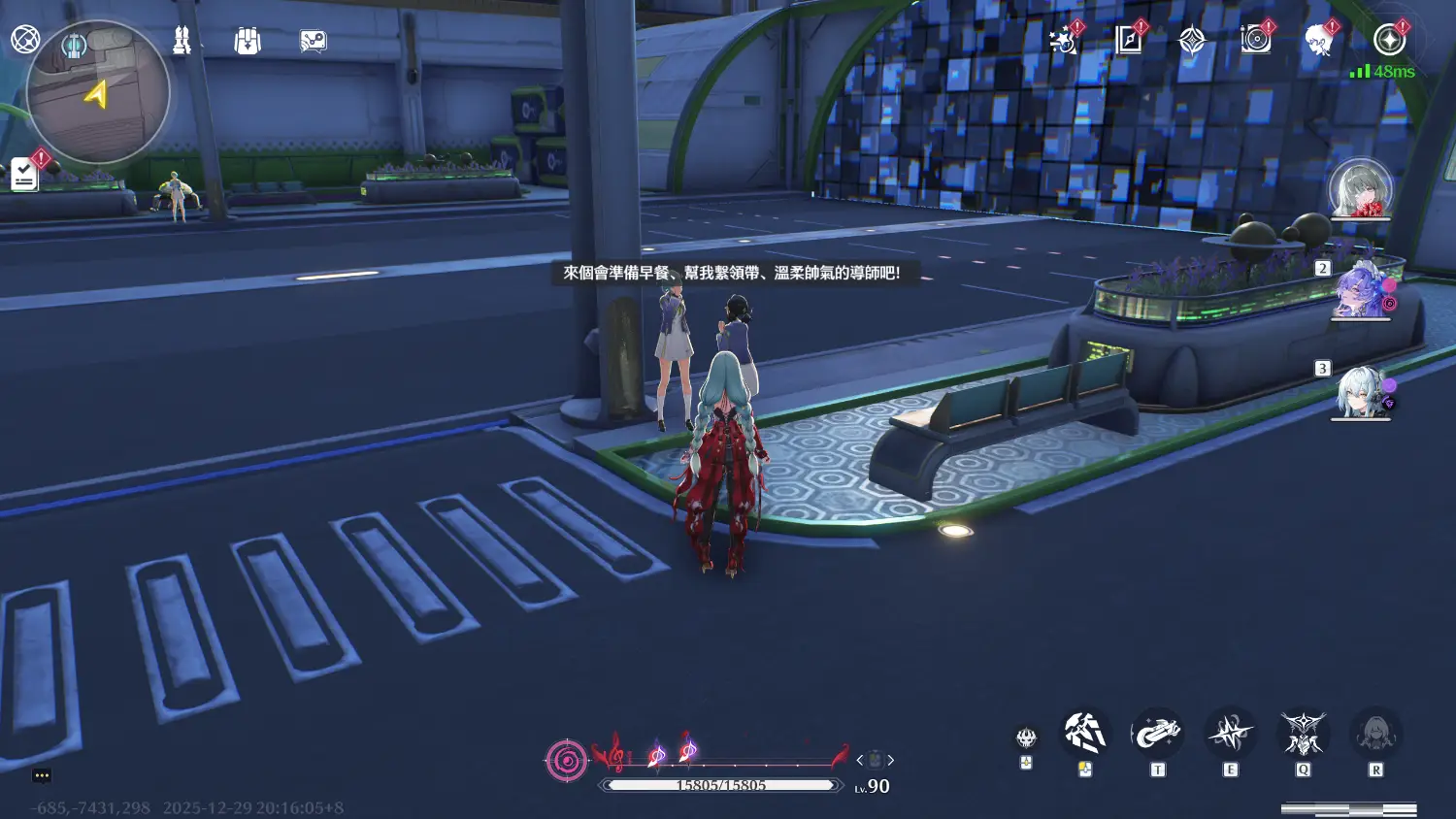Open the four-pointed star diamond icon

point(1192,41)
